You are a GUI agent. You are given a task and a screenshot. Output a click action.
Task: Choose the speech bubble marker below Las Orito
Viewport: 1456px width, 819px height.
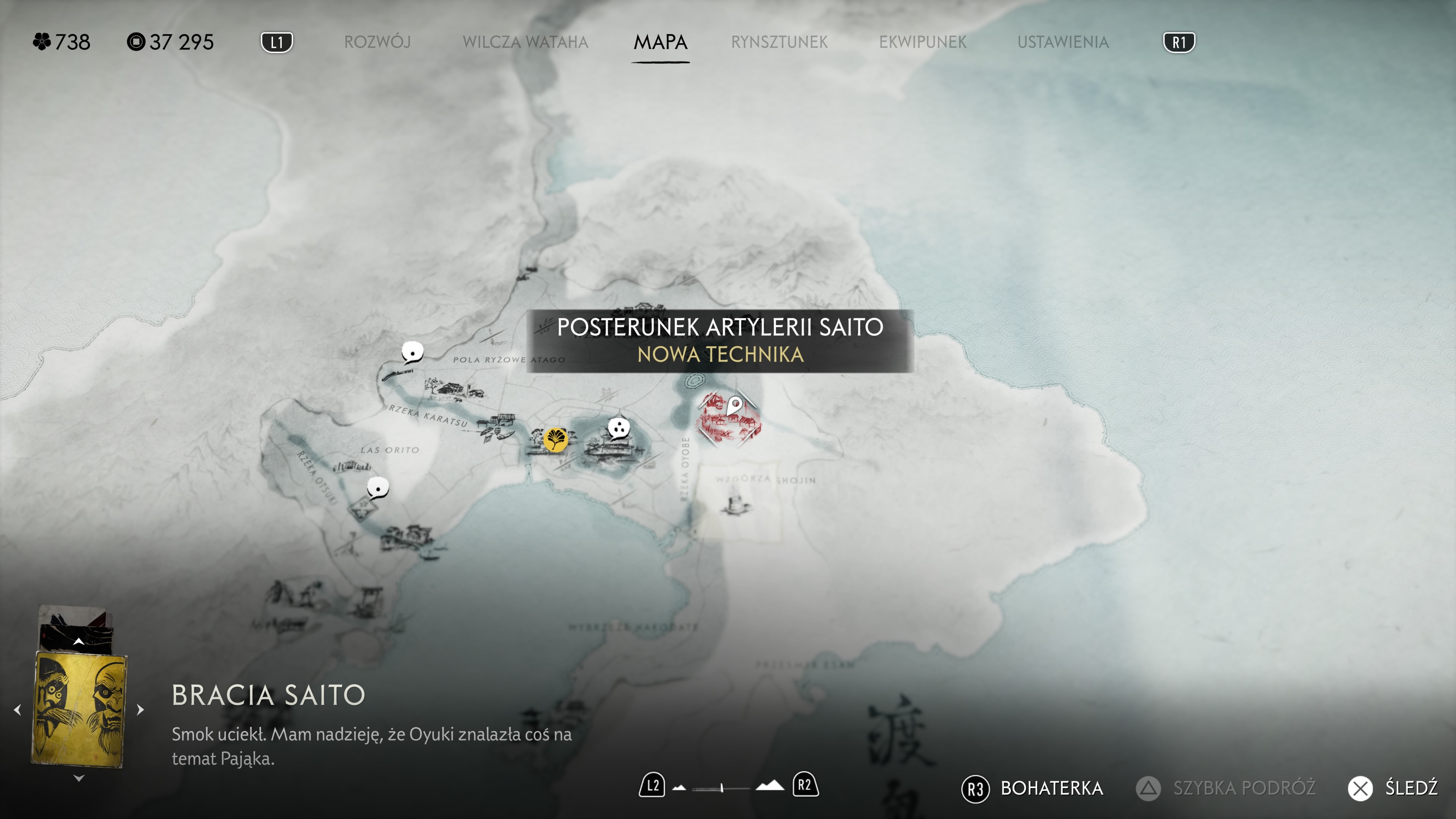coord(378,487)
